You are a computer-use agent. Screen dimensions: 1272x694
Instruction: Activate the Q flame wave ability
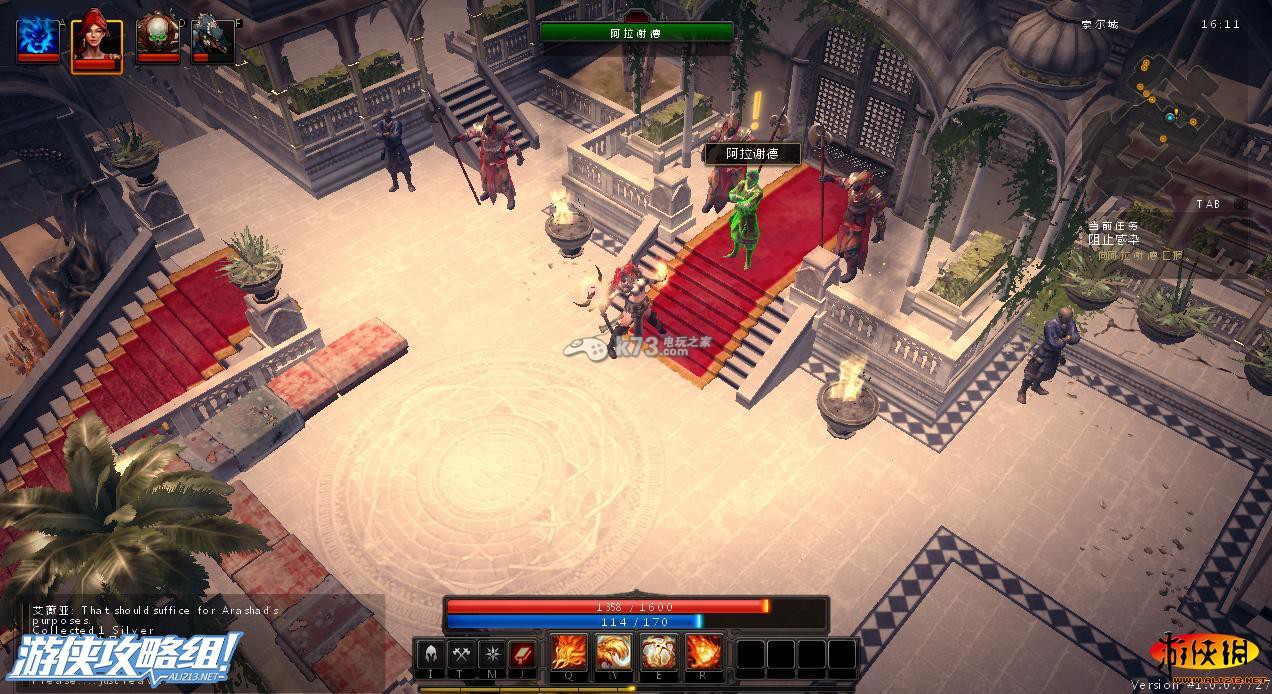(x=569, y=653)
